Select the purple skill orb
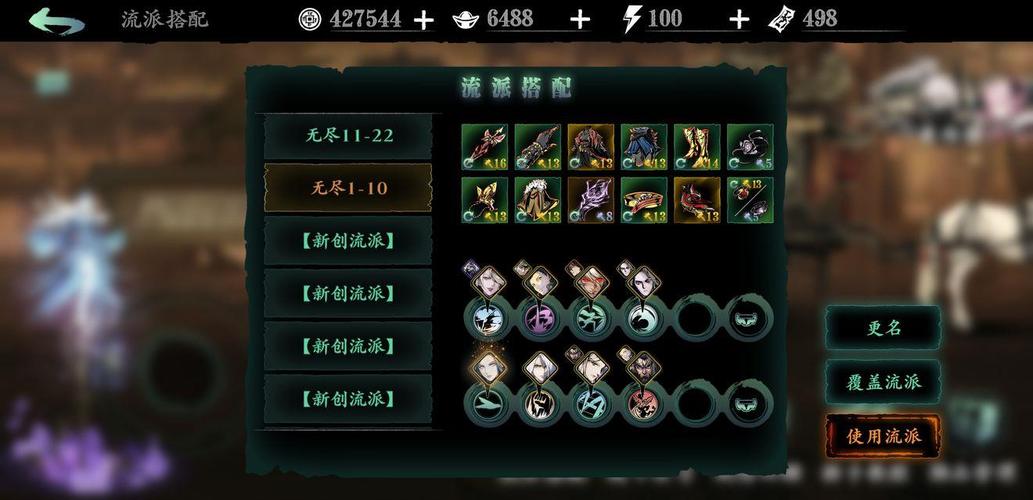This screenshot has width=1033, height=500. [538, 318]
